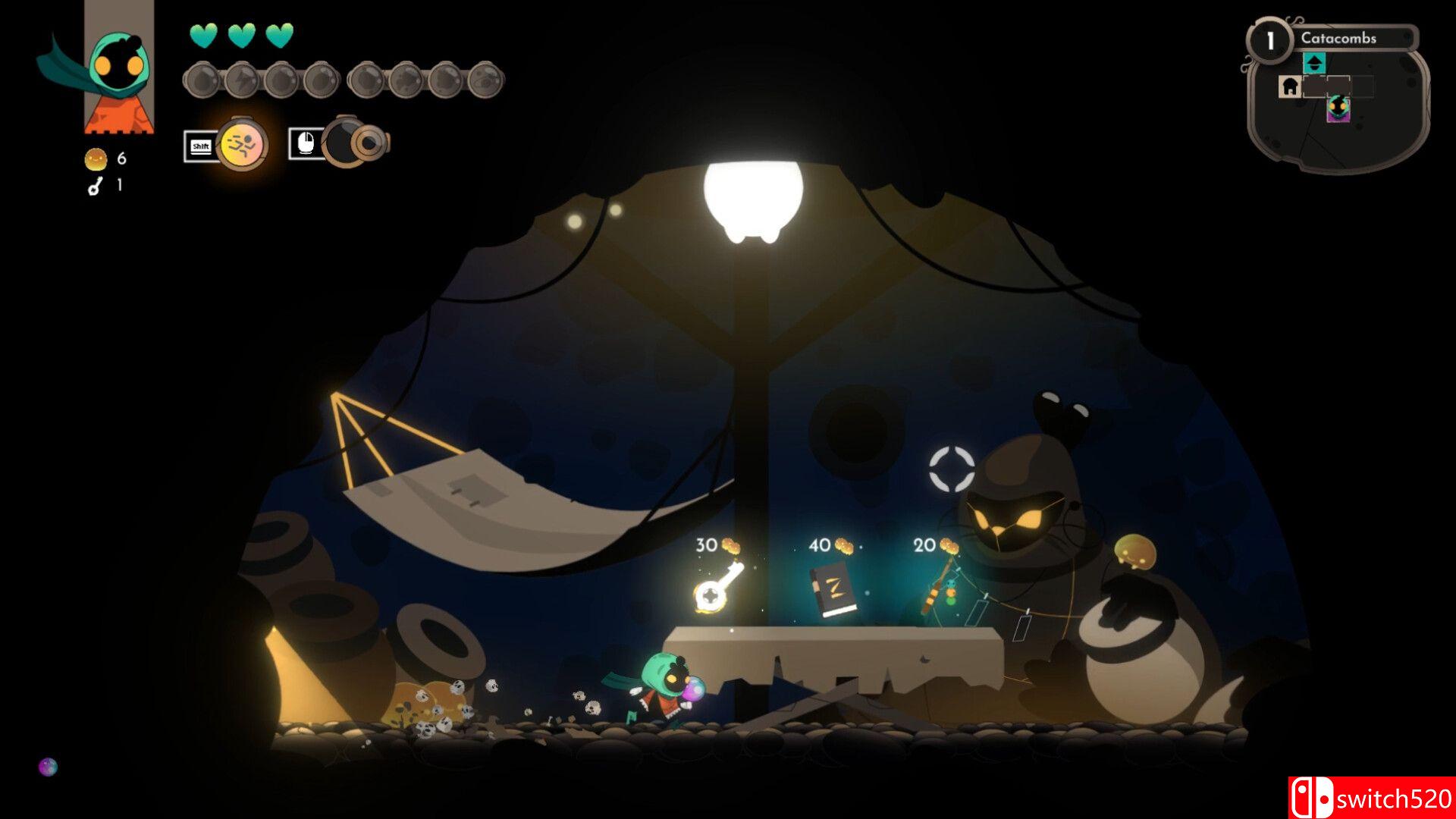Click the teal stairs room on minimap
The width and height of the screenshot is (1456, 819).
coord(1314,63)
